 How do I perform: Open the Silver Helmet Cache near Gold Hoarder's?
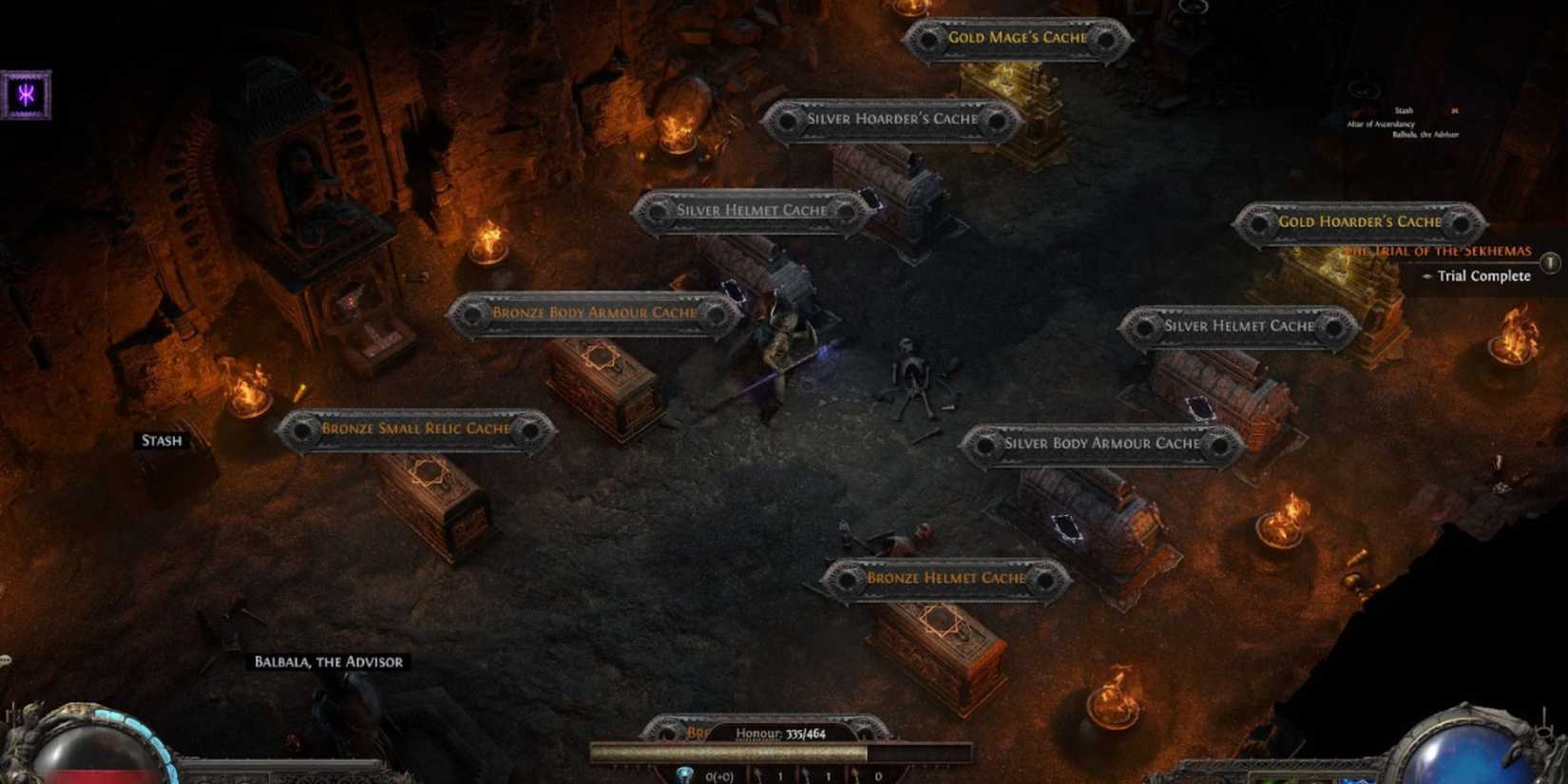1238,325
